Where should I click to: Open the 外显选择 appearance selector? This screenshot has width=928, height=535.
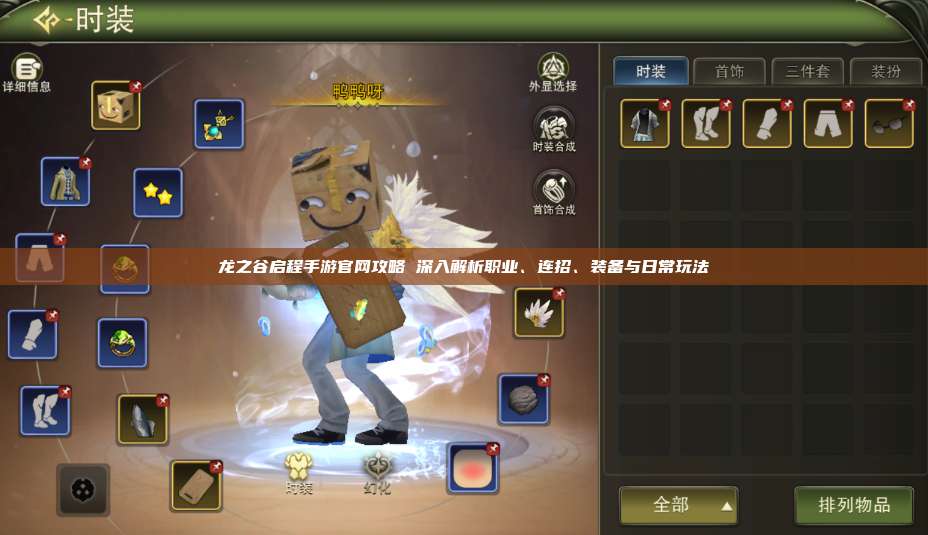click(553, 70)
